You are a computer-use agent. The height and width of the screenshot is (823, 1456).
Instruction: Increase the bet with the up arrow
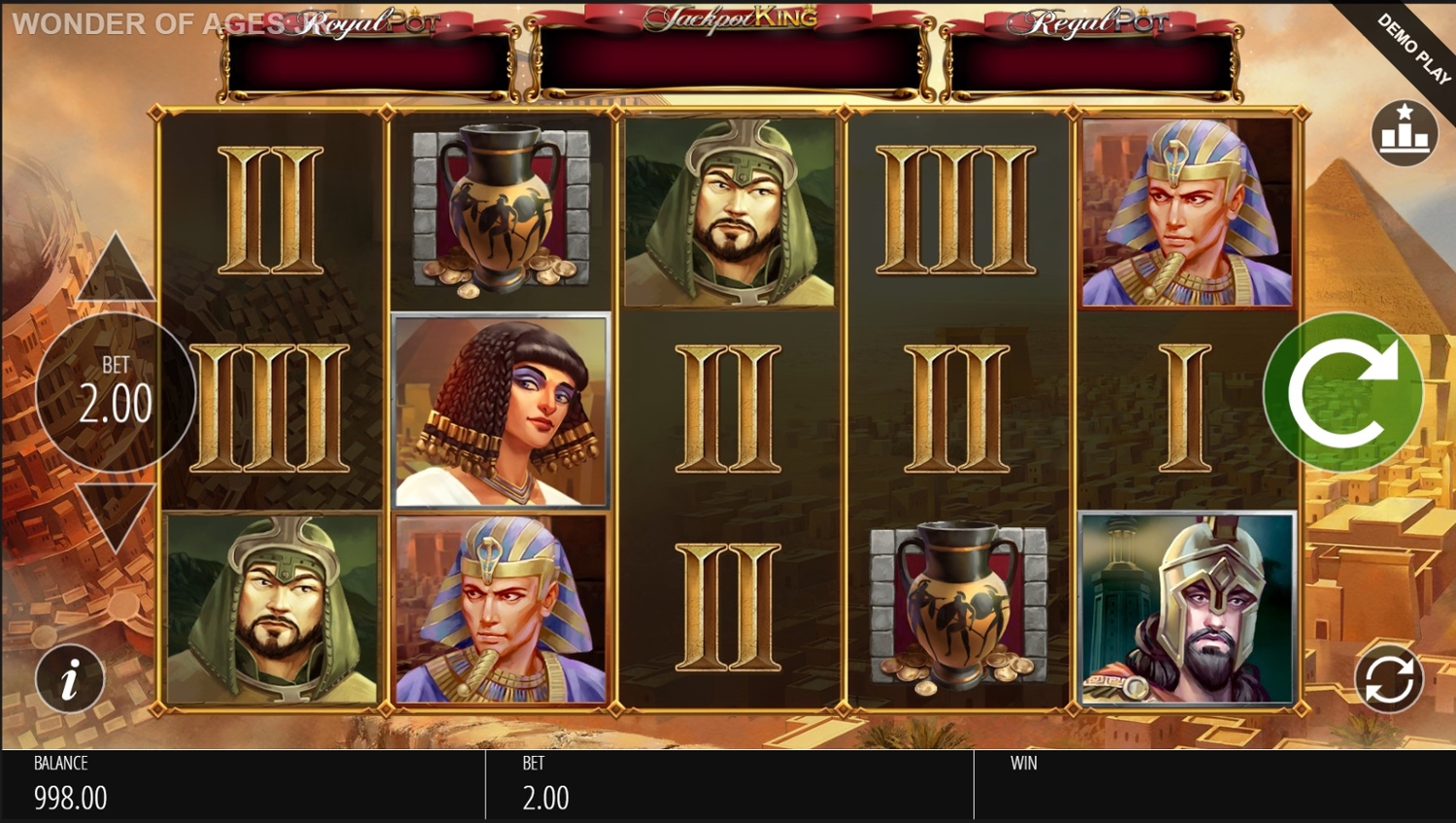pos(116,270)
